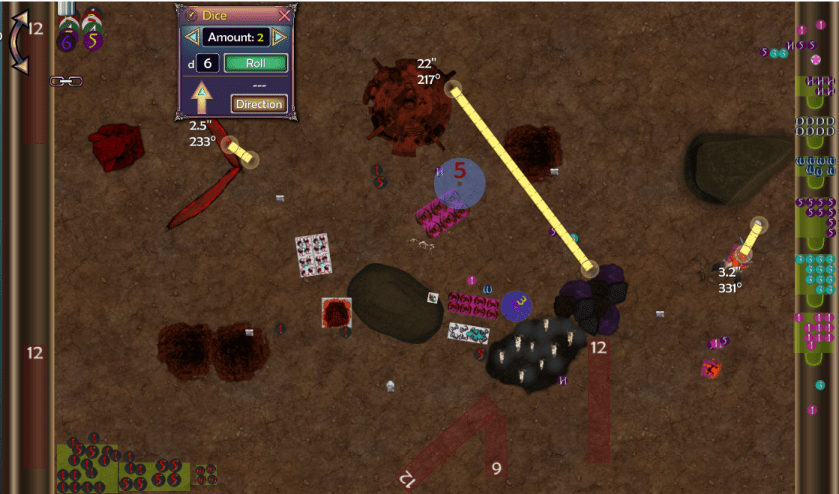Select the purple token stack numbered 6
The width and height of the screenshot is (839, 494).
click(67, 41)
